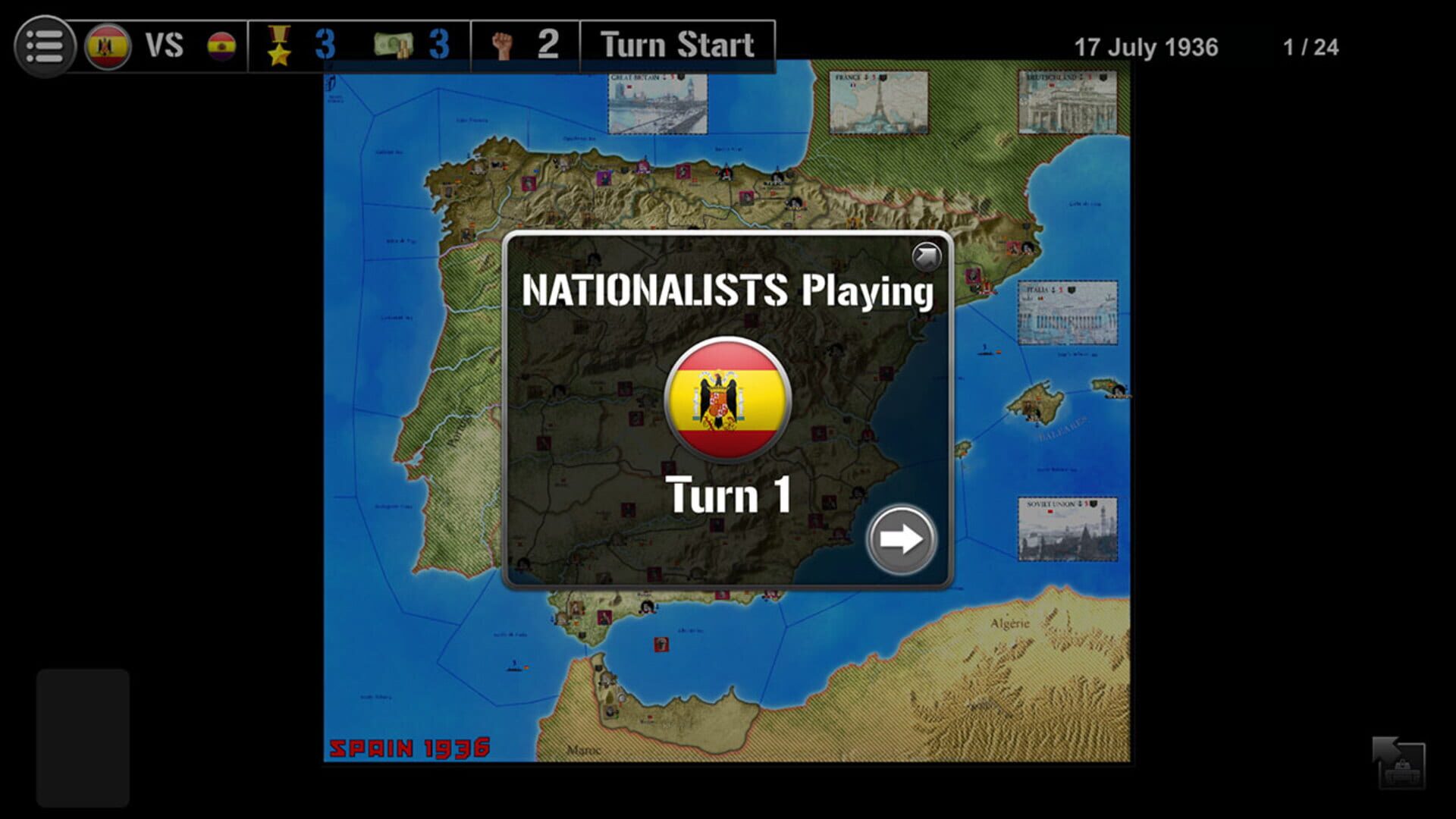
Task: Click the victory medal star icon
Action: pos(280,47)
